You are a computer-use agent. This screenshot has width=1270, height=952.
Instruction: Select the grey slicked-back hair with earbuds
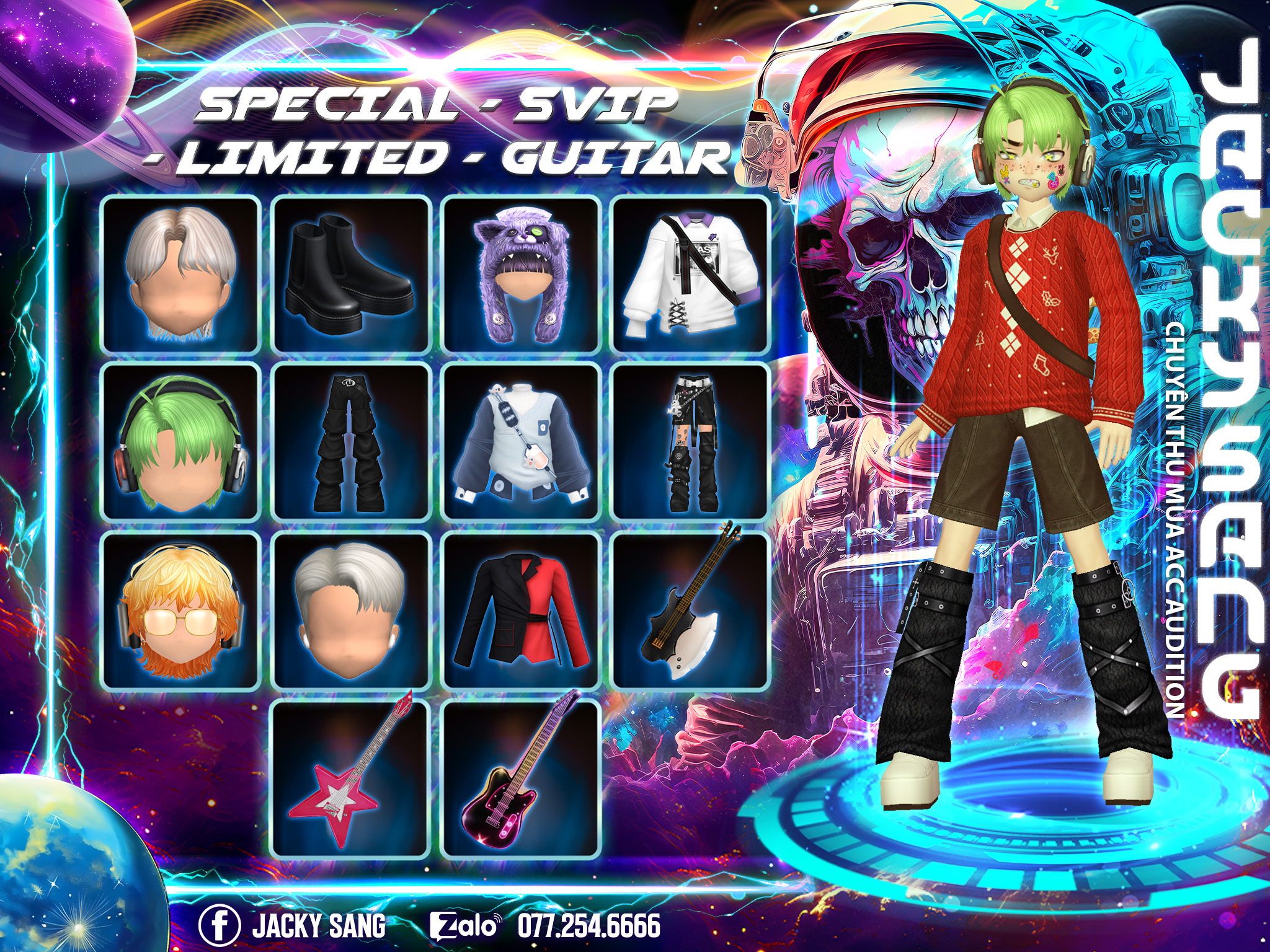[351, 610]
